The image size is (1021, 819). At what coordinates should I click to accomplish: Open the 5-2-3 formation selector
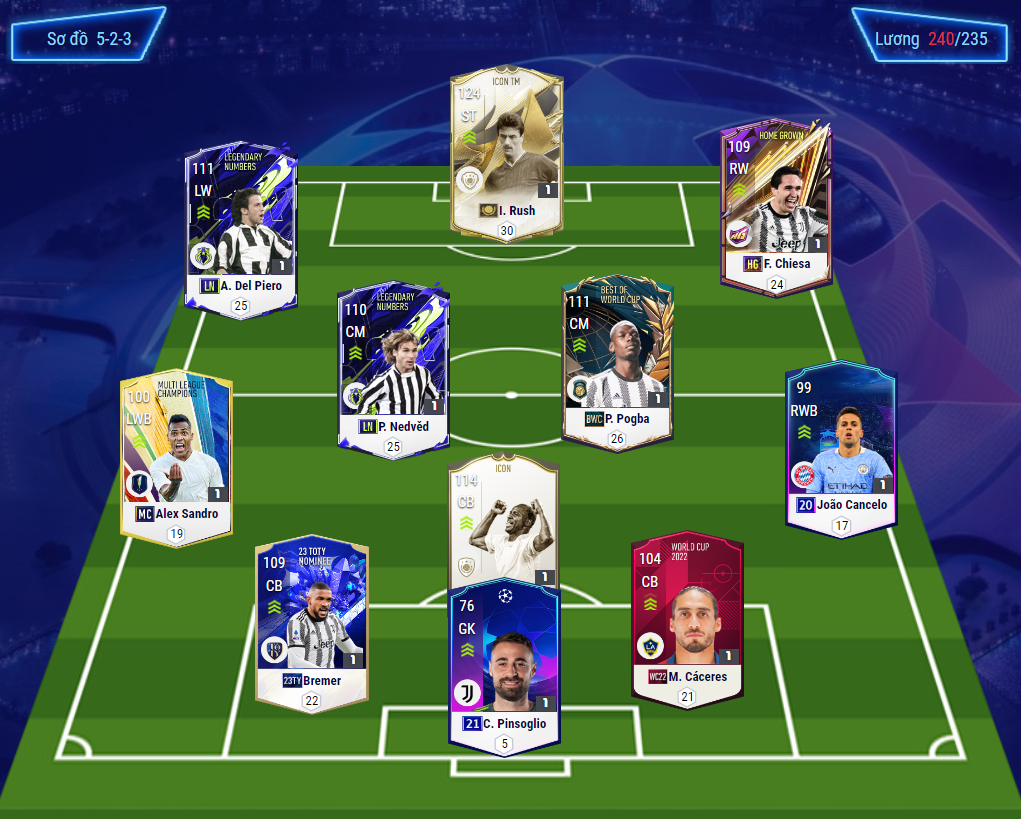tap(88, 39)
